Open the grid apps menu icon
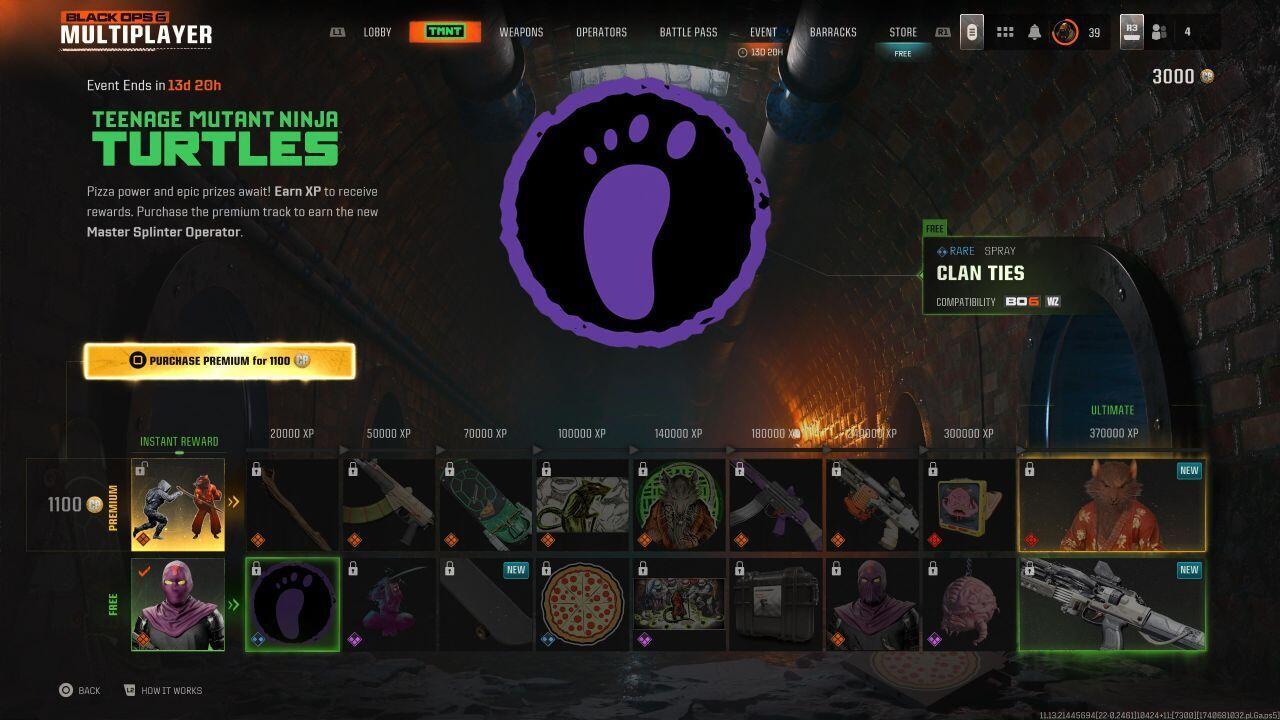 1005,31
